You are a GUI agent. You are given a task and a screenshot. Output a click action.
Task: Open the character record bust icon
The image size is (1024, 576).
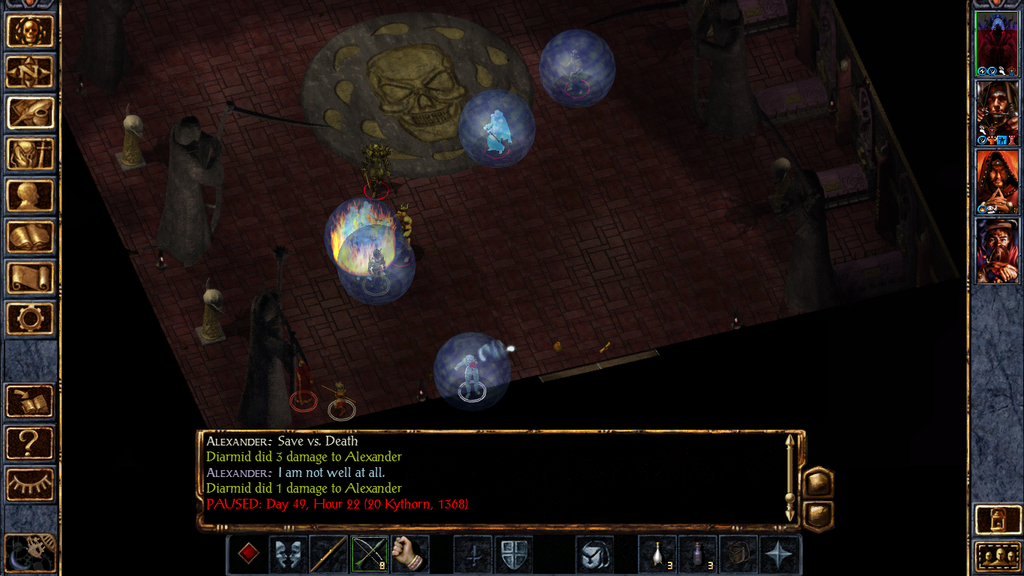(30, 195)
